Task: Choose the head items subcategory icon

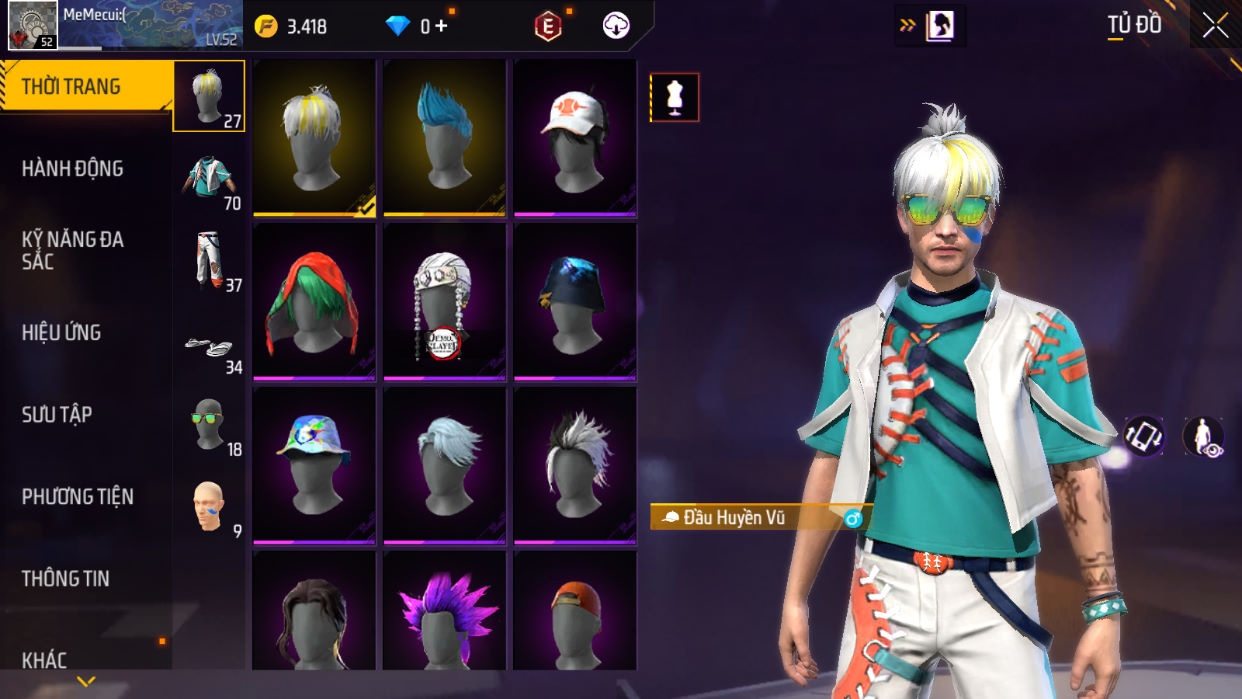Action: pos(208,96)
